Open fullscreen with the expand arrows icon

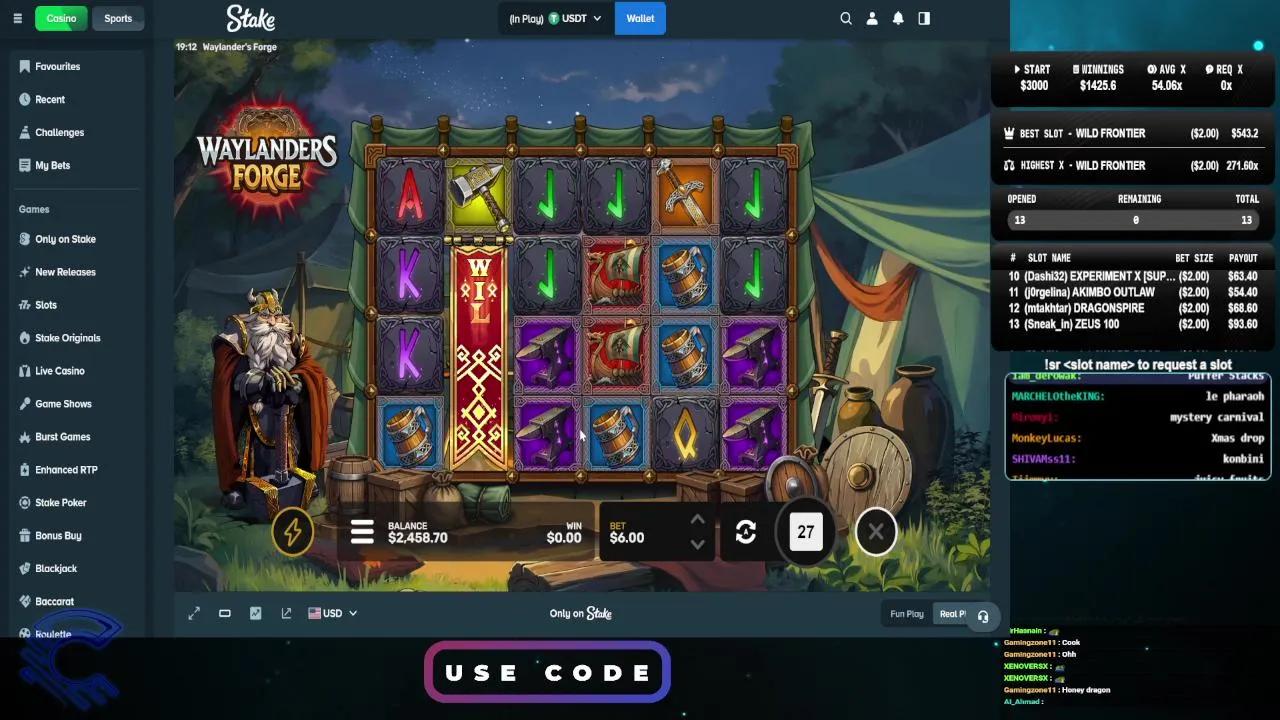click(194, 613)
